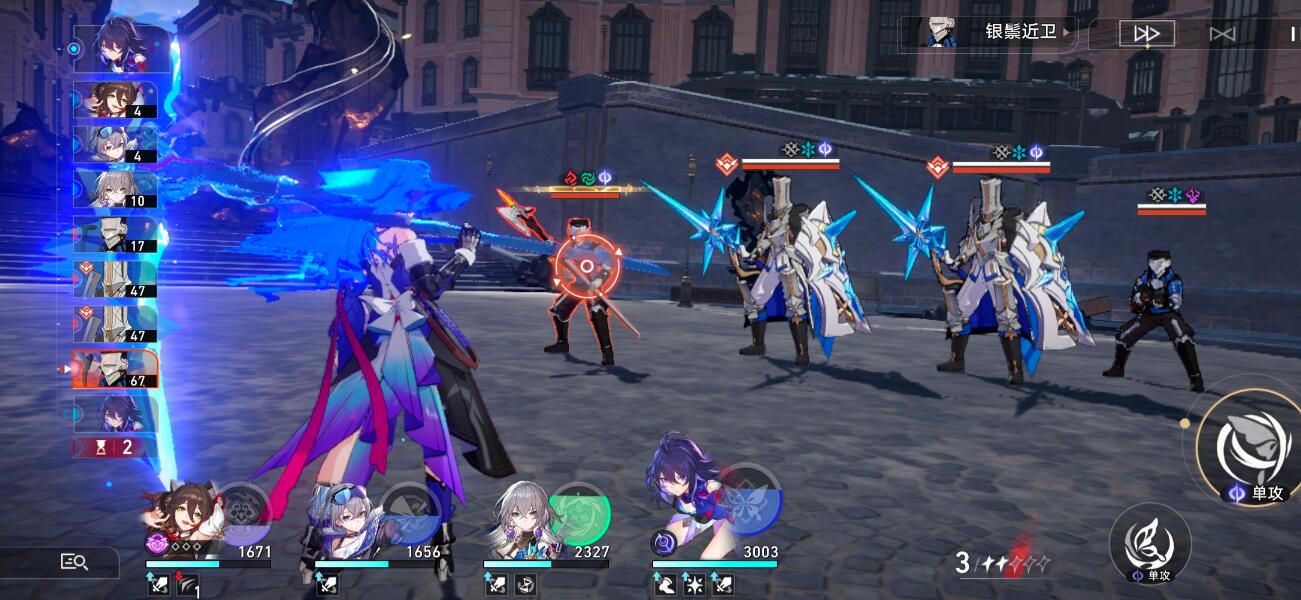Toggle the double-speed fast-forward button
The height and width of the screenshot is (600, 1301).
[x=1146, y=34]
